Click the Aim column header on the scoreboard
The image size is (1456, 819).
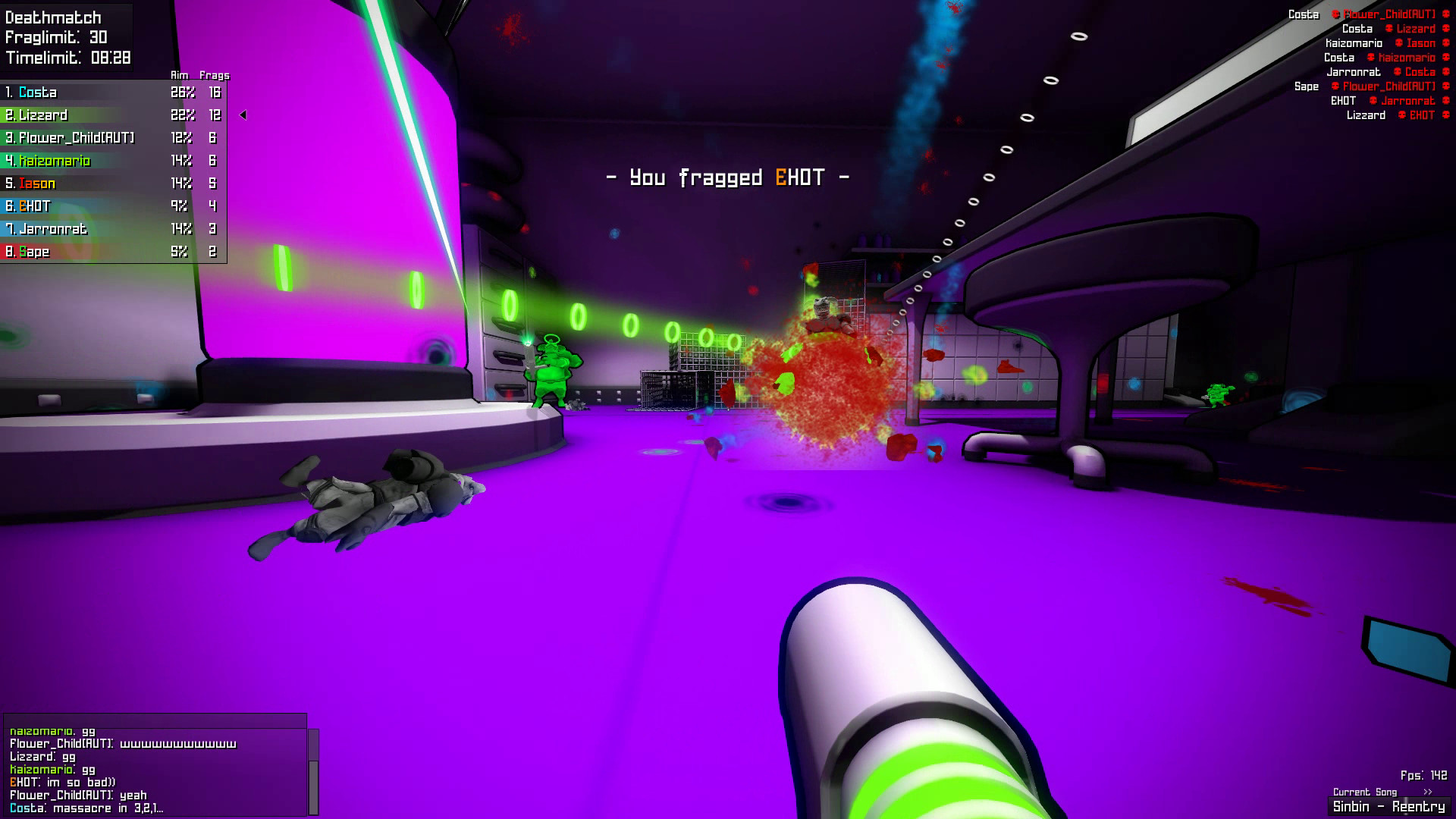tap(179, 75)
